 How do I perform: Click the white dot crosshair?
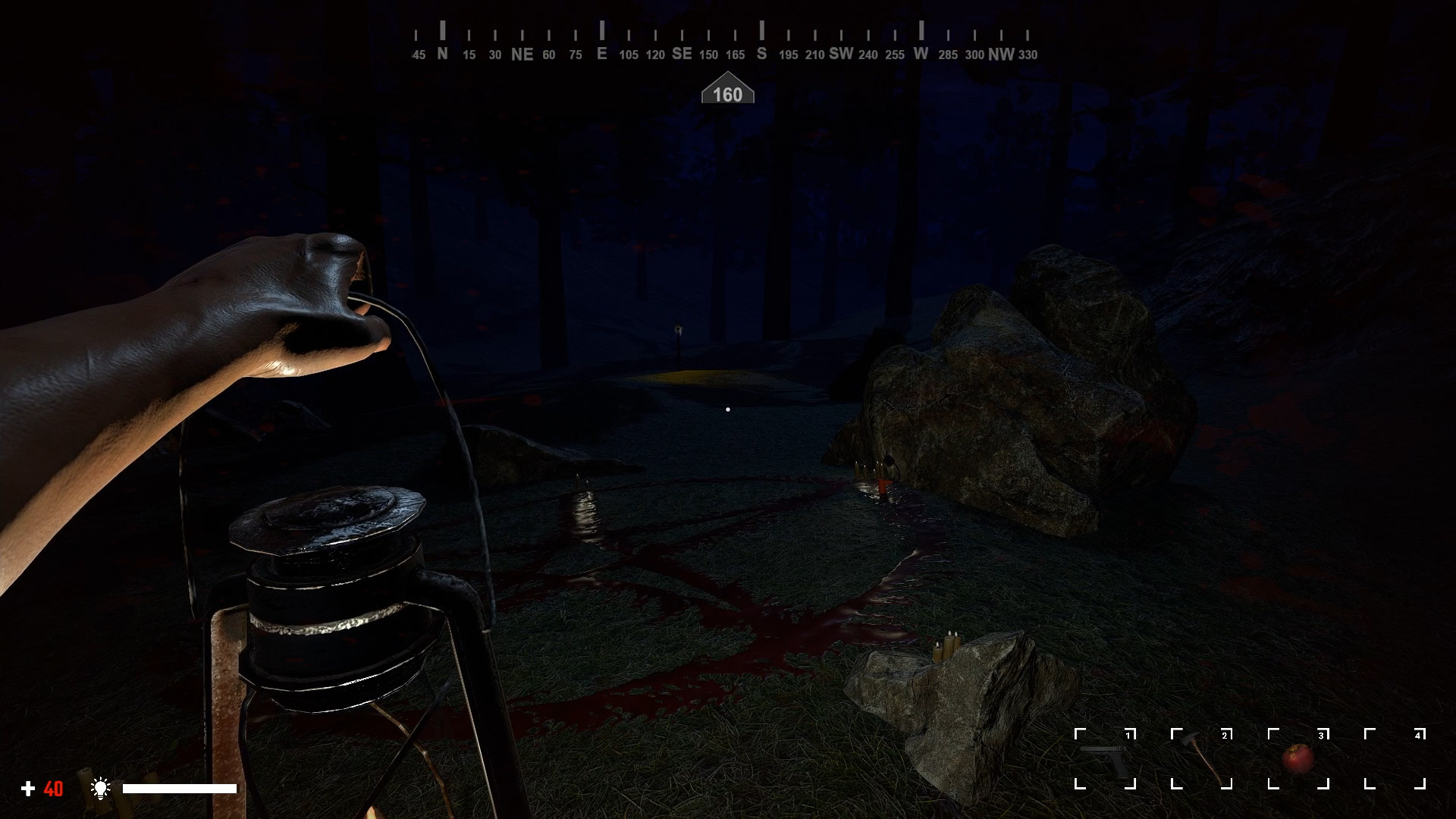[728, 409]
